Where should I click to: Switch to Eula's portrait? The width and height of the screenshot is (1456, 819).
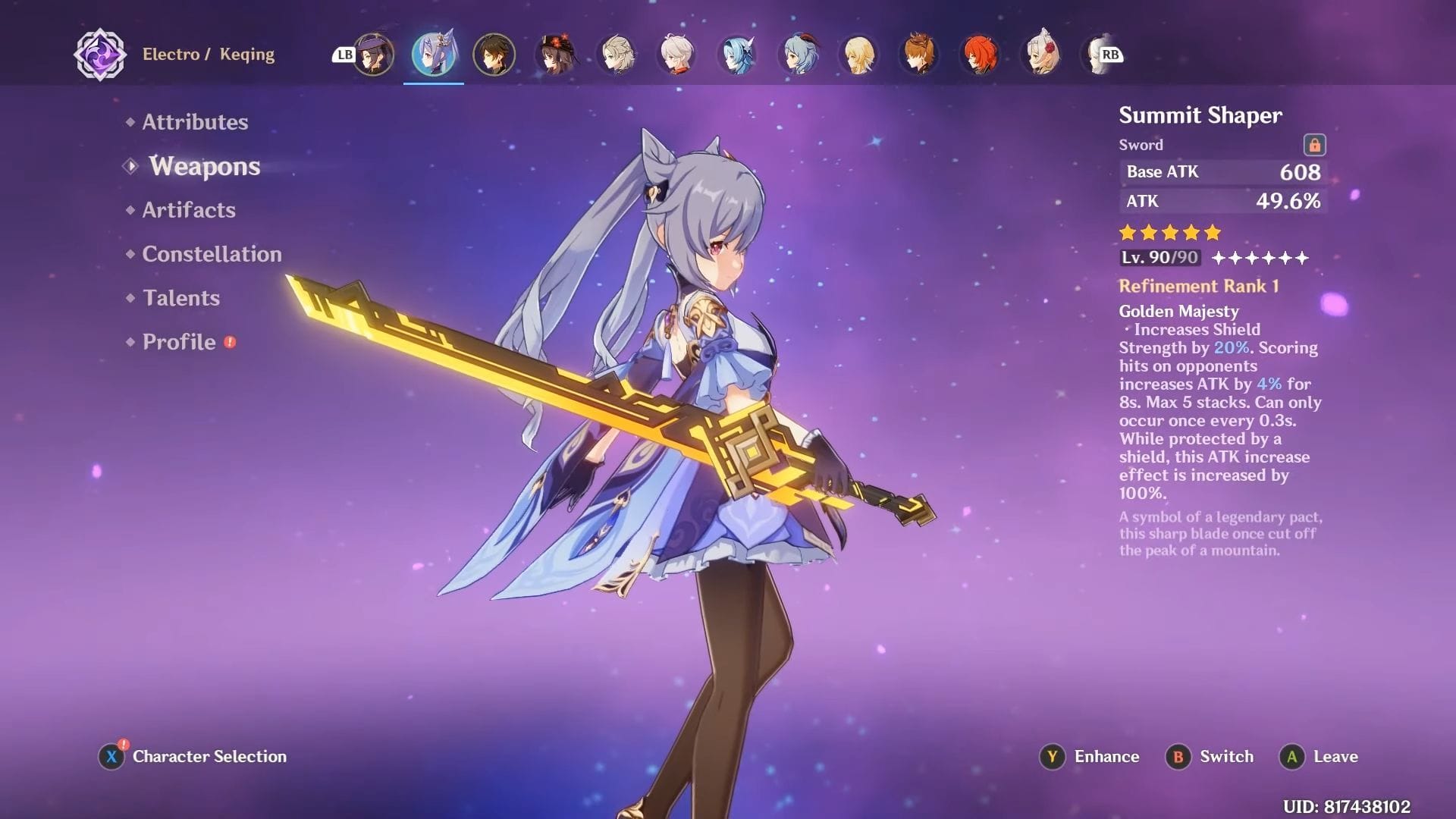pyautogui.click(x=737, y=55)
